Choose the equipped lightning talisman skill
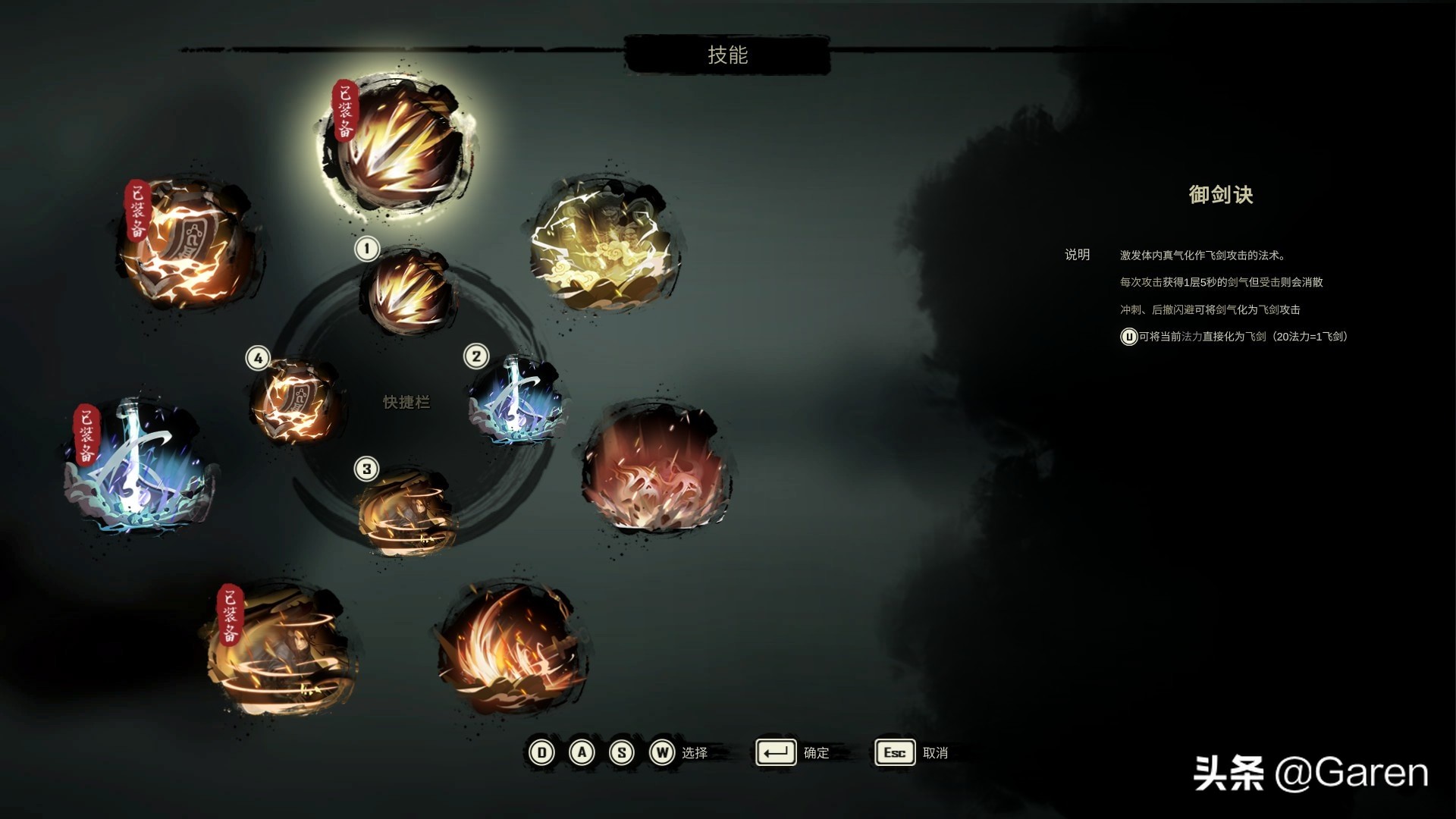The height and width of the screenshot is (819, 1456). pyautogui.click(x=188, y=244)
